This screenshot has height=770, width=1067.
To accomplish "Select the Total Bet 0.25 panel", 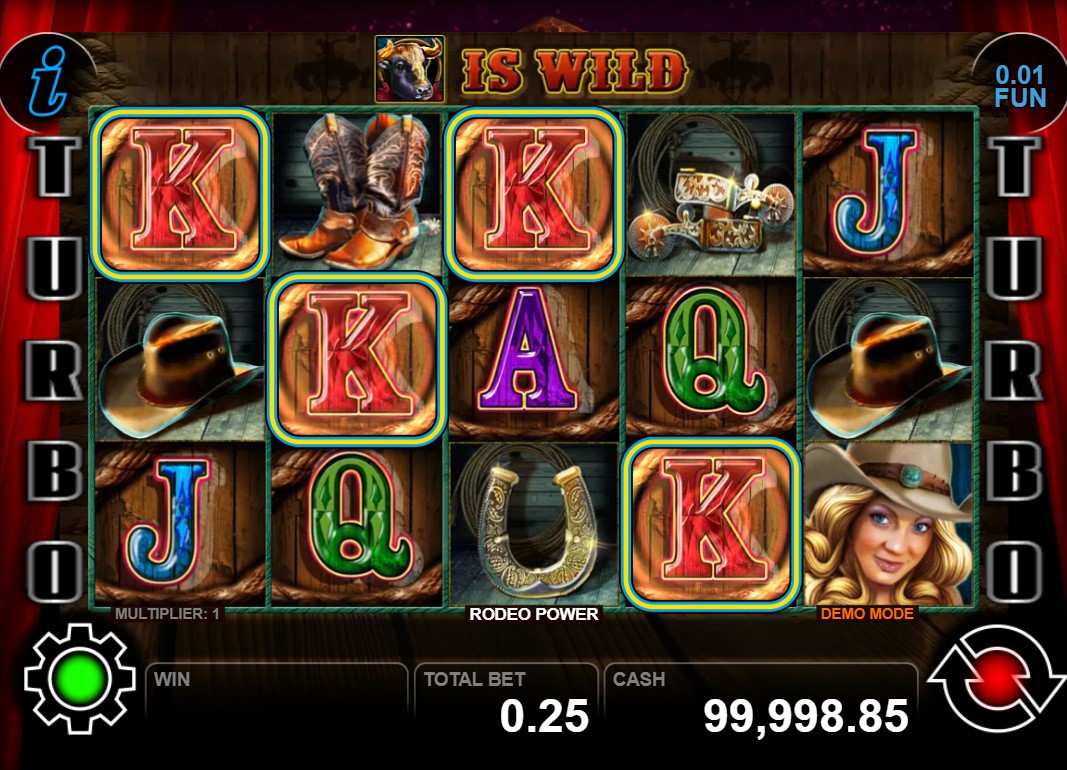I will (x=506, y=701).
